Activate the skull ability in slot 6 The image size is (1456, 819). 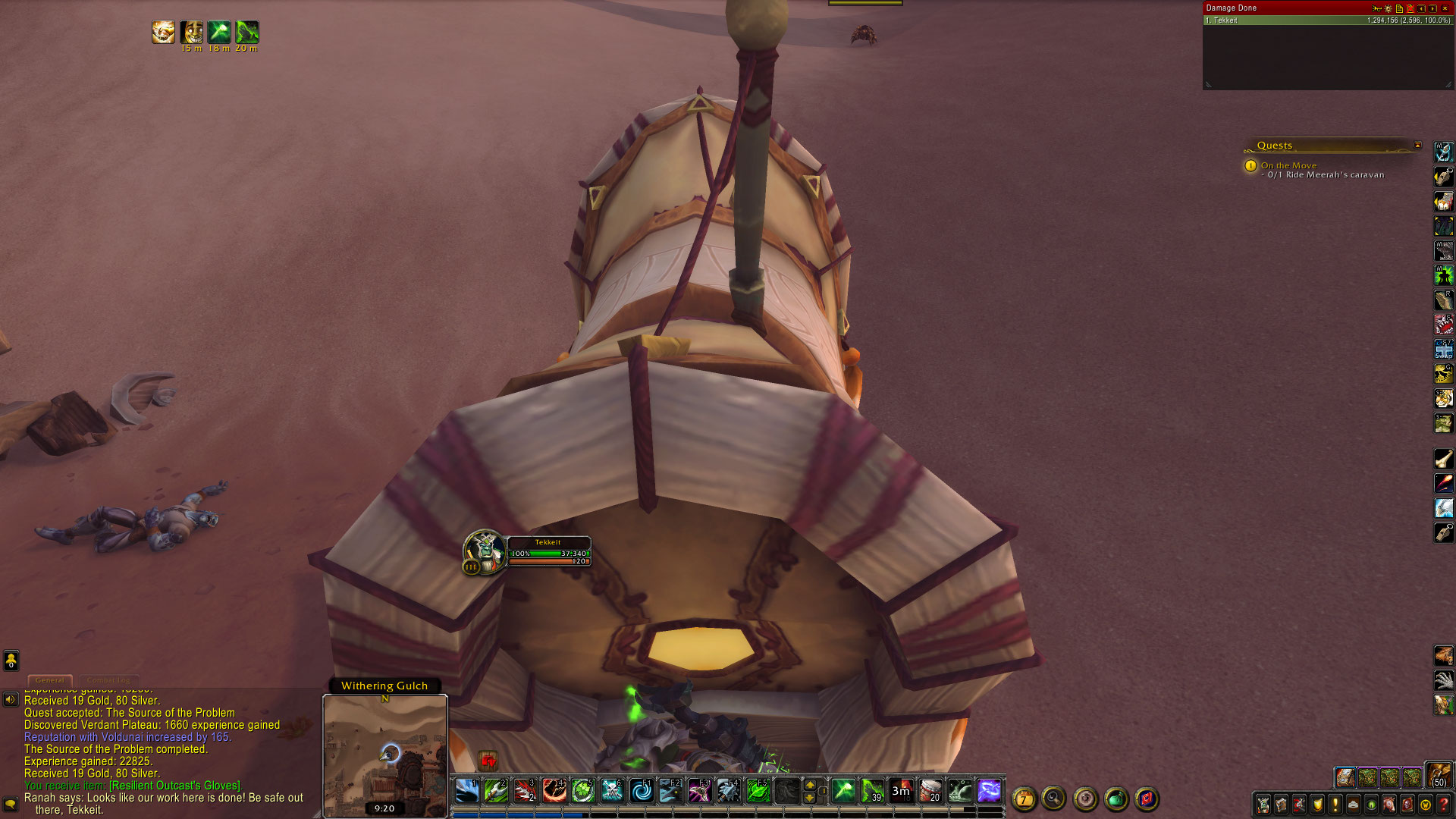tap(611, 791)
